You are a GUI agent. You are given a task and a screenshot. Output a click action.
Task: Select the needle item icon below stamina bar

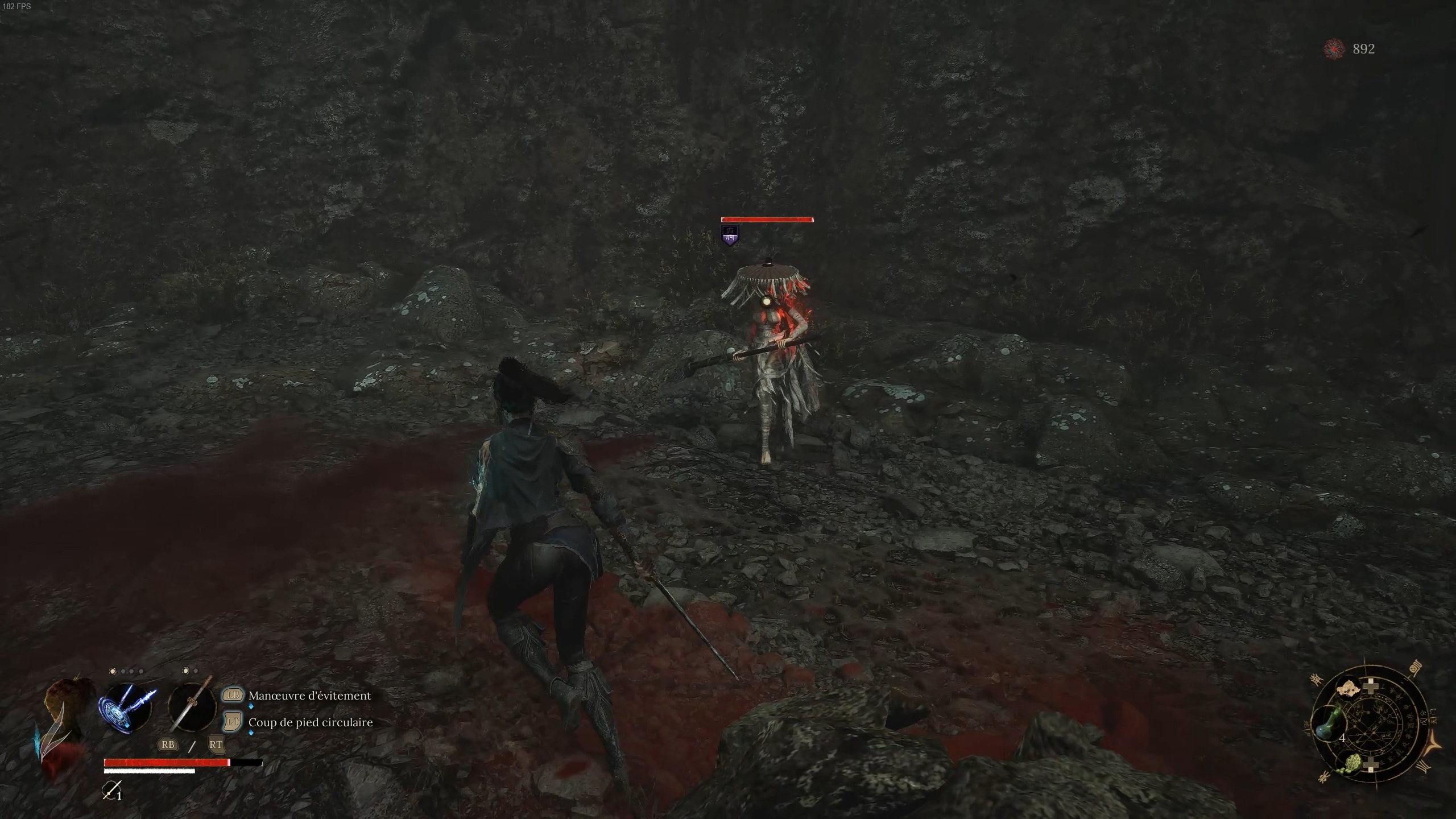pos(111,790)
